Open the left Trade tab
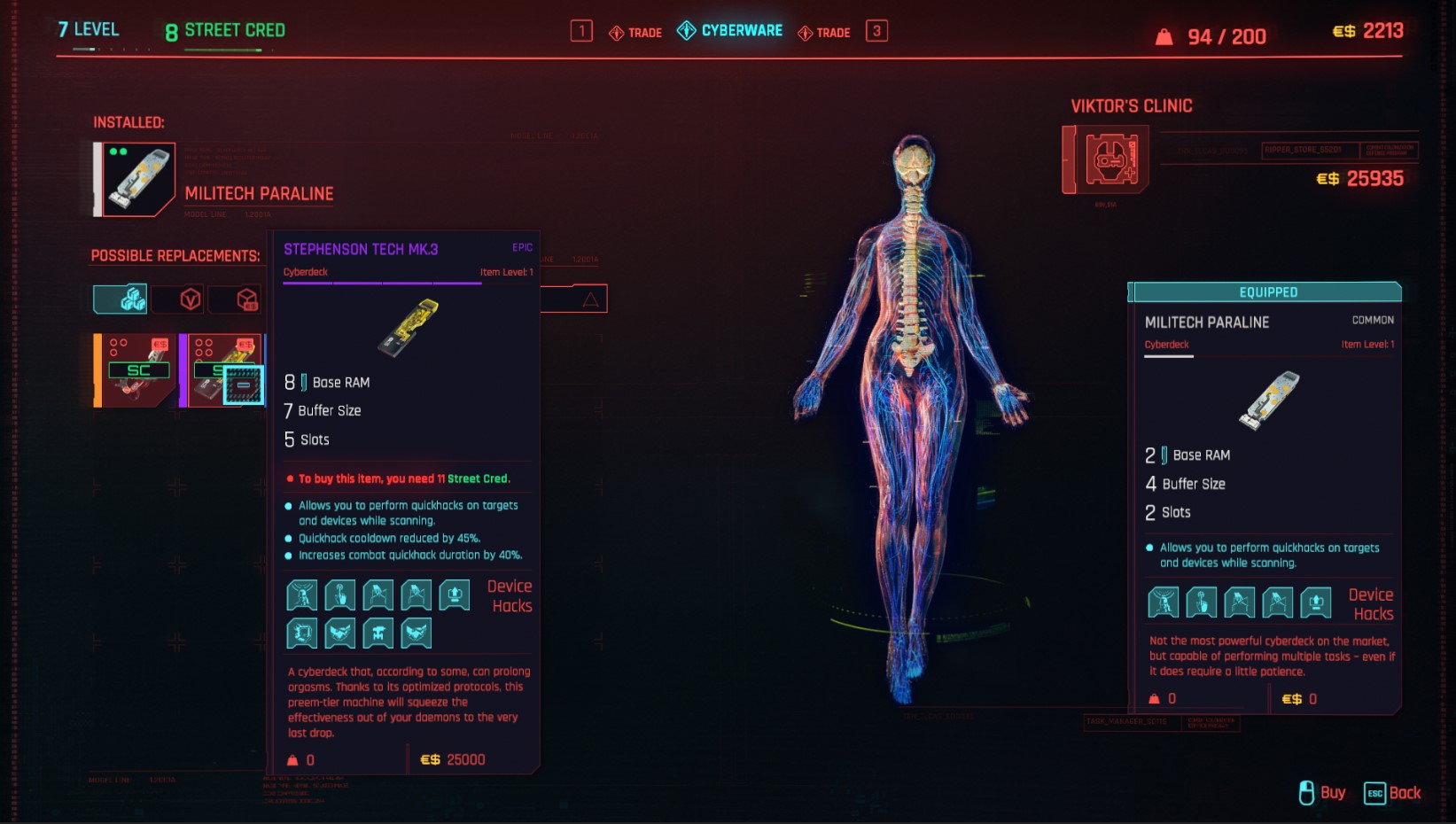1456x824 pixels. (635, 33)
